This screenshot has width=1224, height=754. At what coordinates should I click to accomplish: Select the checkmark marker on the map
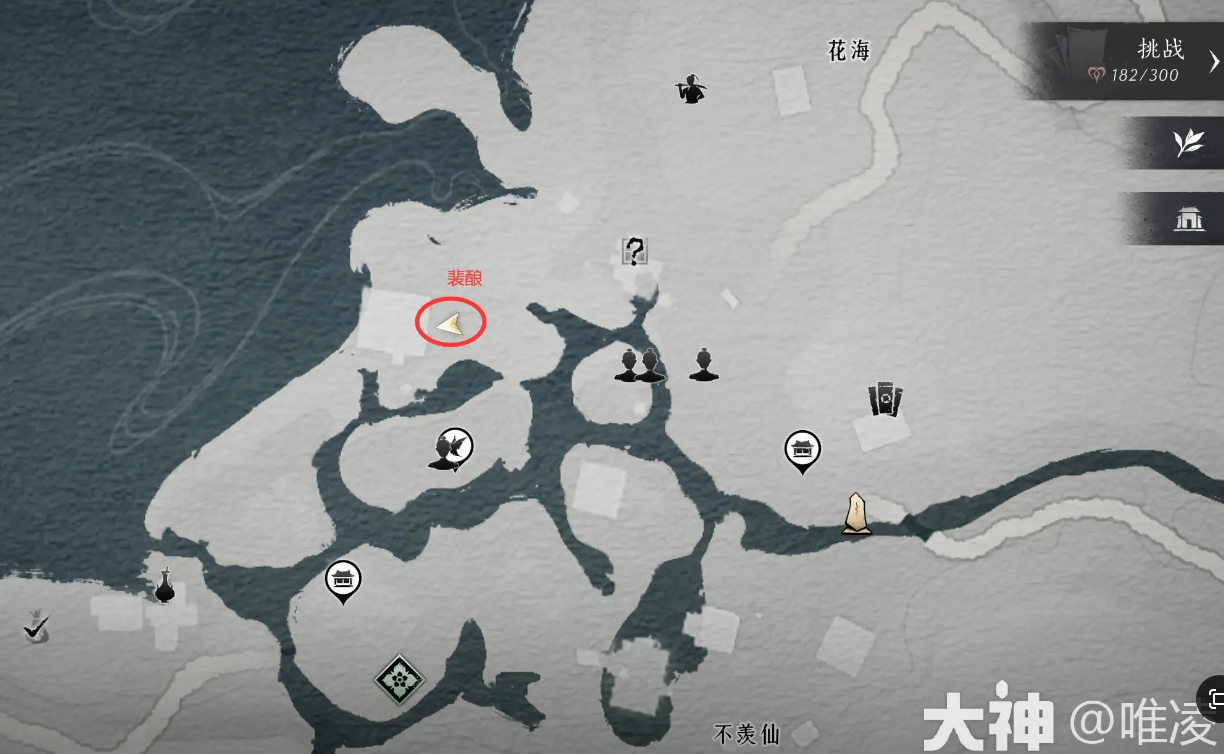(x=37, y=628)
